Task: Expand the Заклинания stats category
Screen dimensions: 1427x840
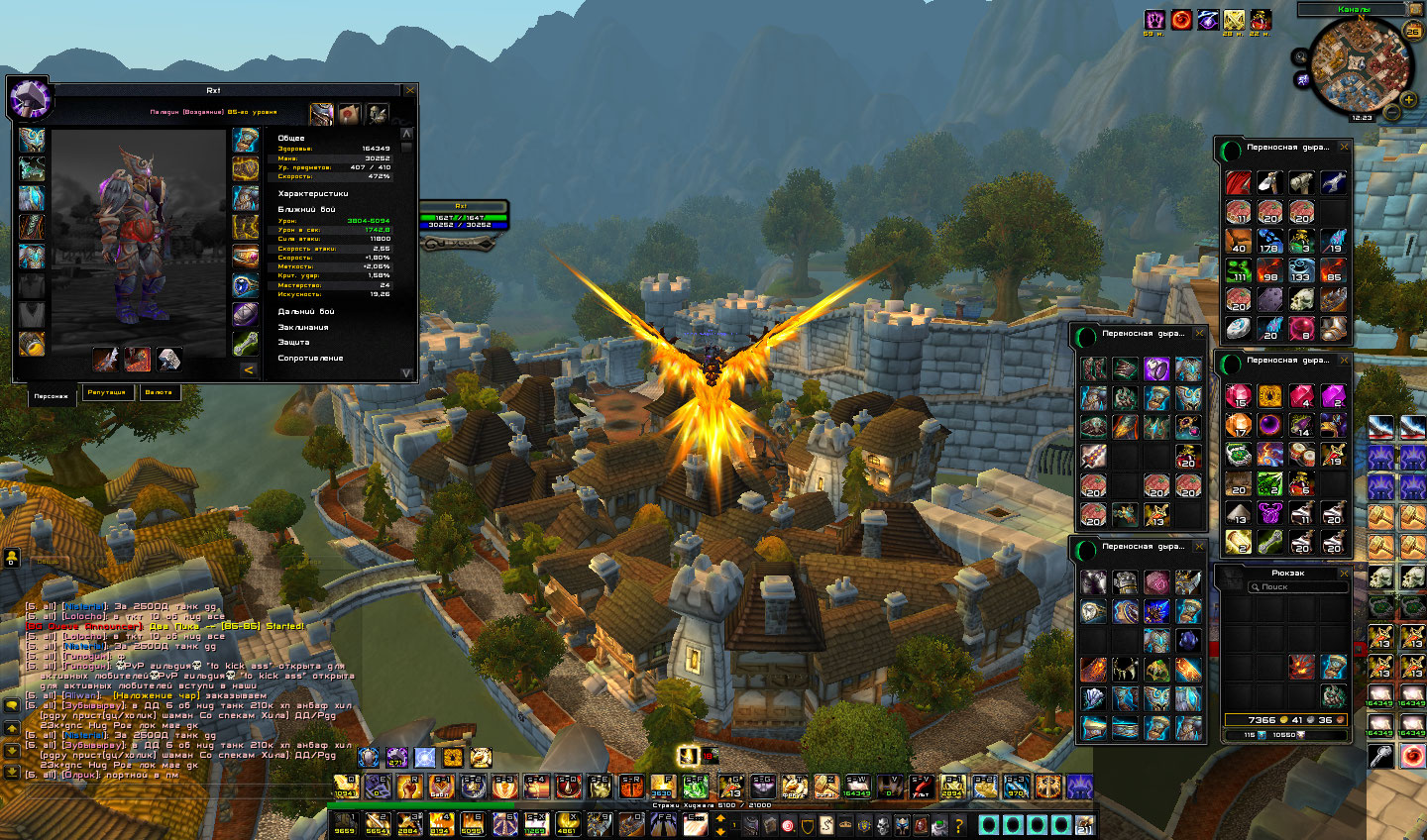Action: pyautogui.click(x=303, y=327)
